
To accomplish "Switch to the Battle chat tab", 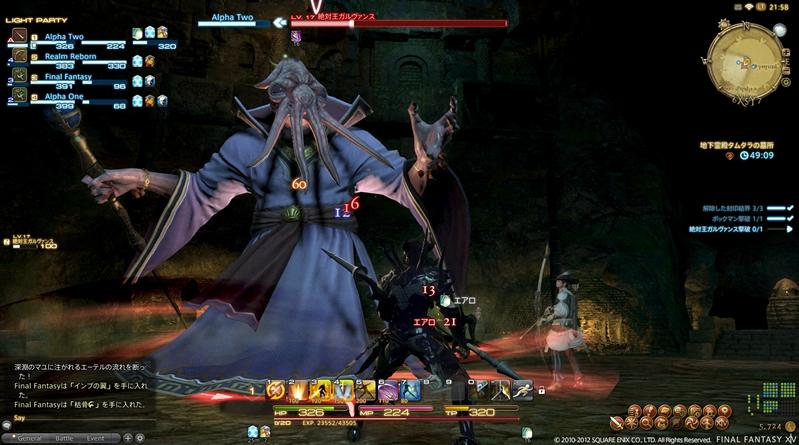I will pos(64,438).
